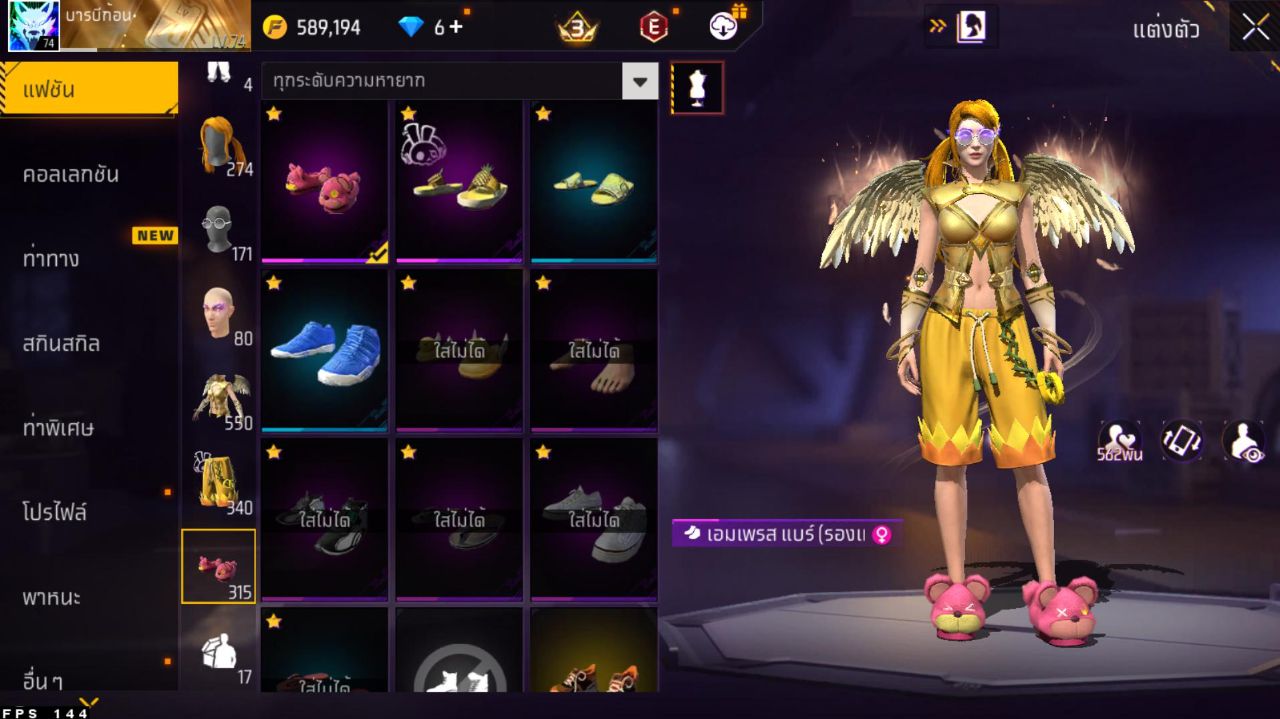The height and width of the screenshot is (719, 1280).
Task: Click the mannequin outfit preview button
Action: [x=697, y=89]
